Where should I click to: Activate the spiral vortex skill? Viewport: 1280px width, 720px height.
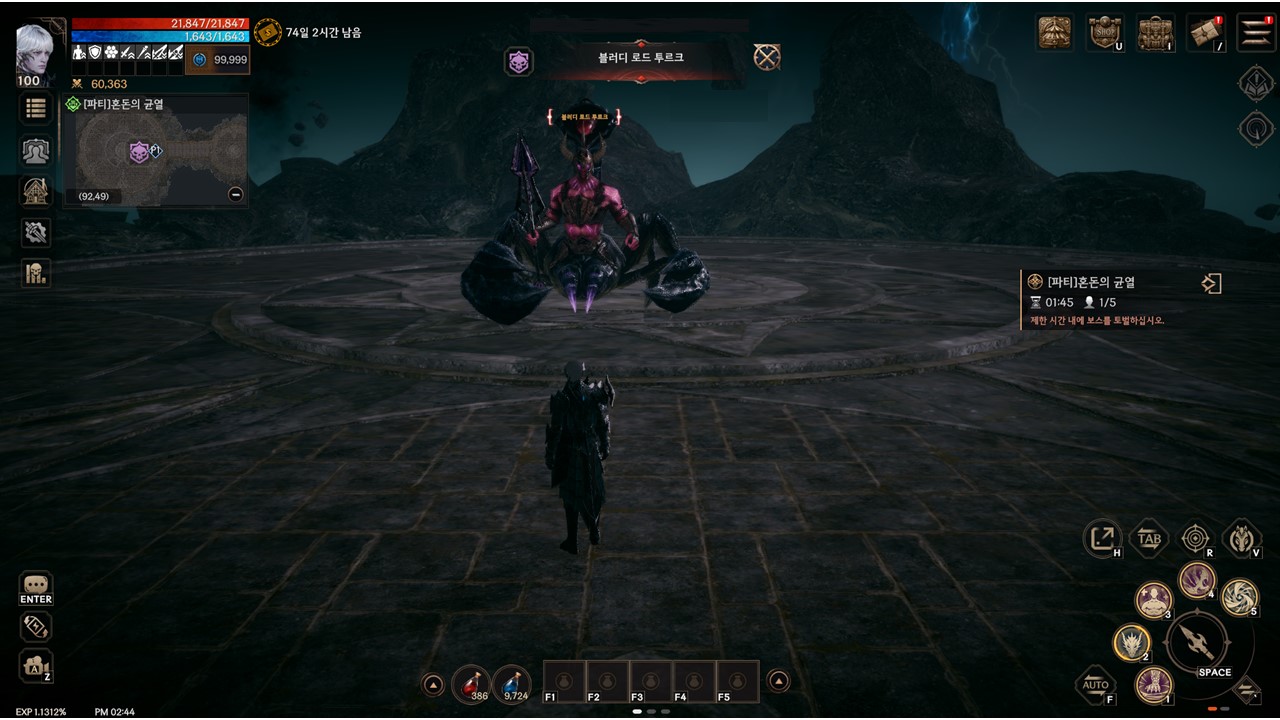[1240, 597]
